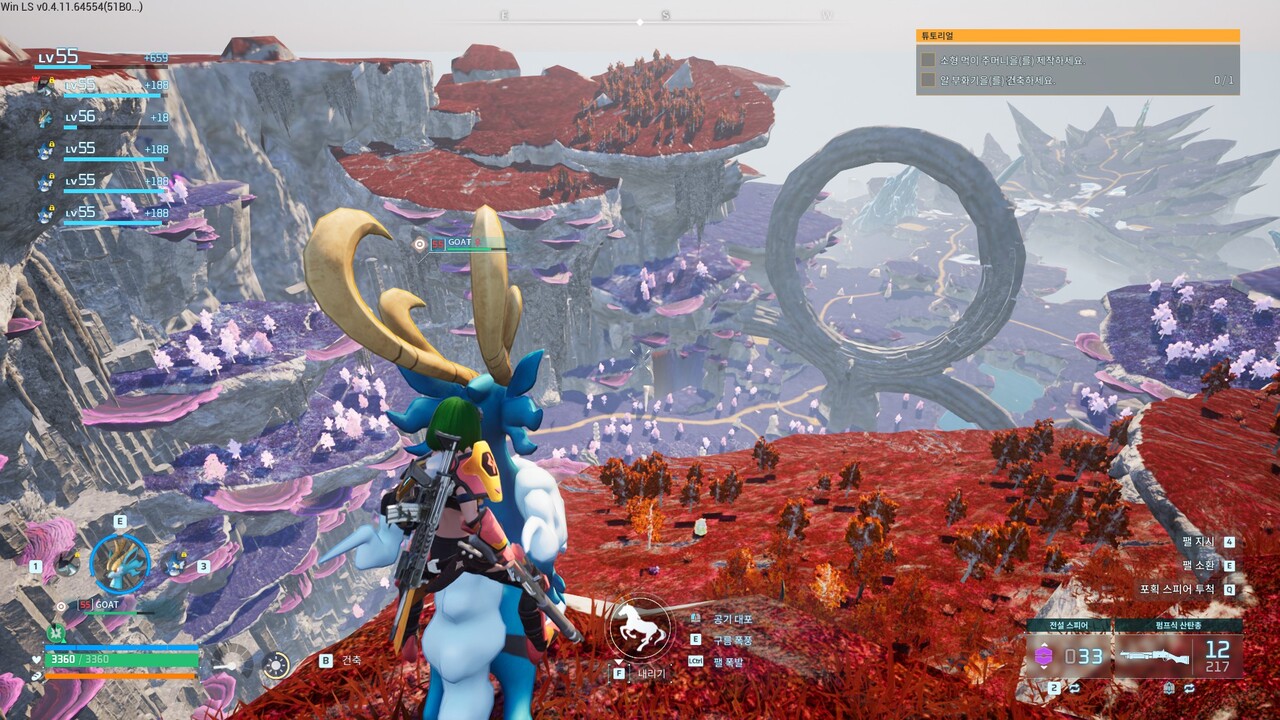Open the tutorial objective tracker header
The image size is (1280, 720).
[1077, 36]
